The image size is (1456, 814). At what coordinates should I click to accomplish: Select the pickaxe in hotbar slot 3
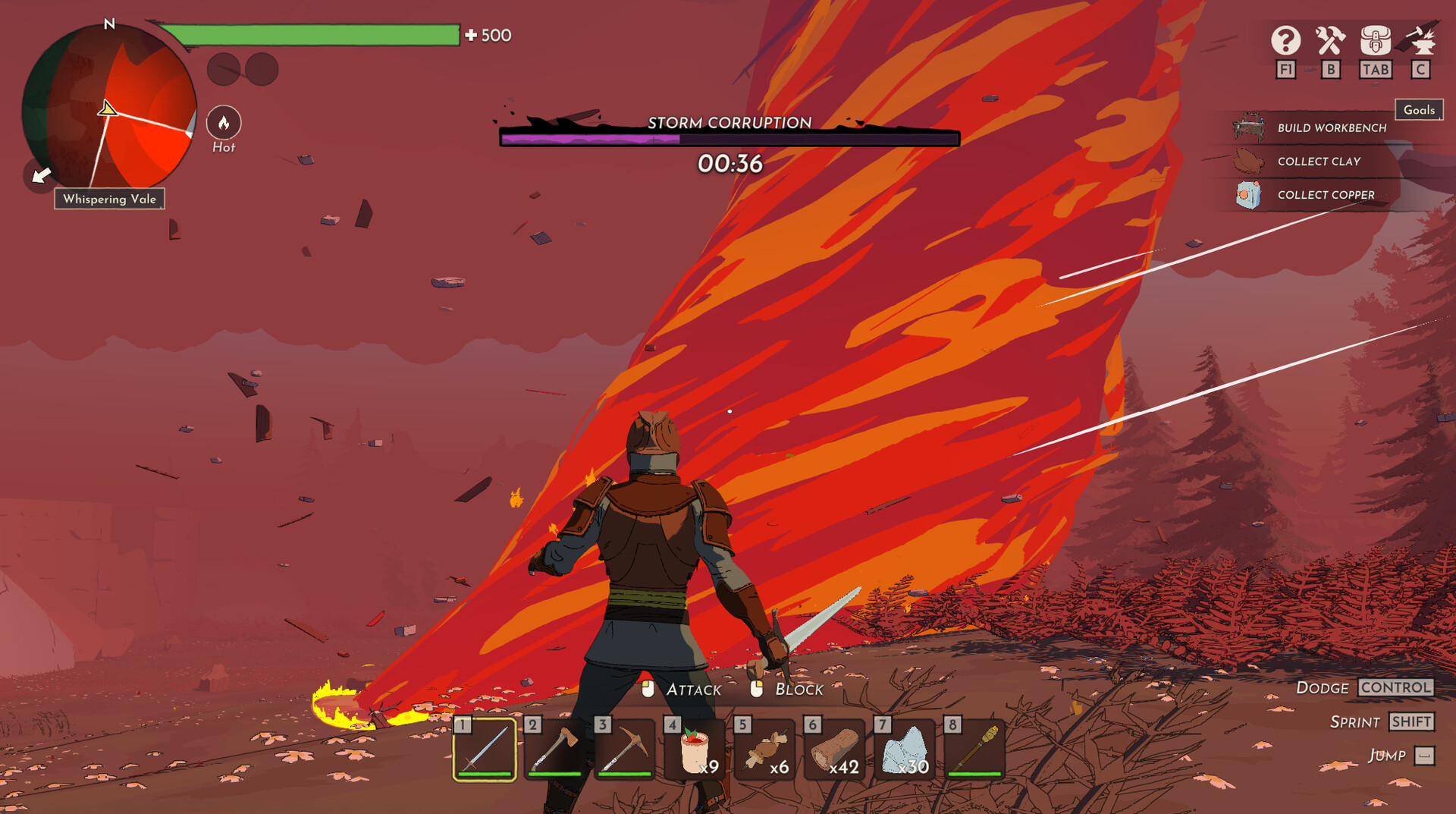pyautogui.click(x=626, y=750)
